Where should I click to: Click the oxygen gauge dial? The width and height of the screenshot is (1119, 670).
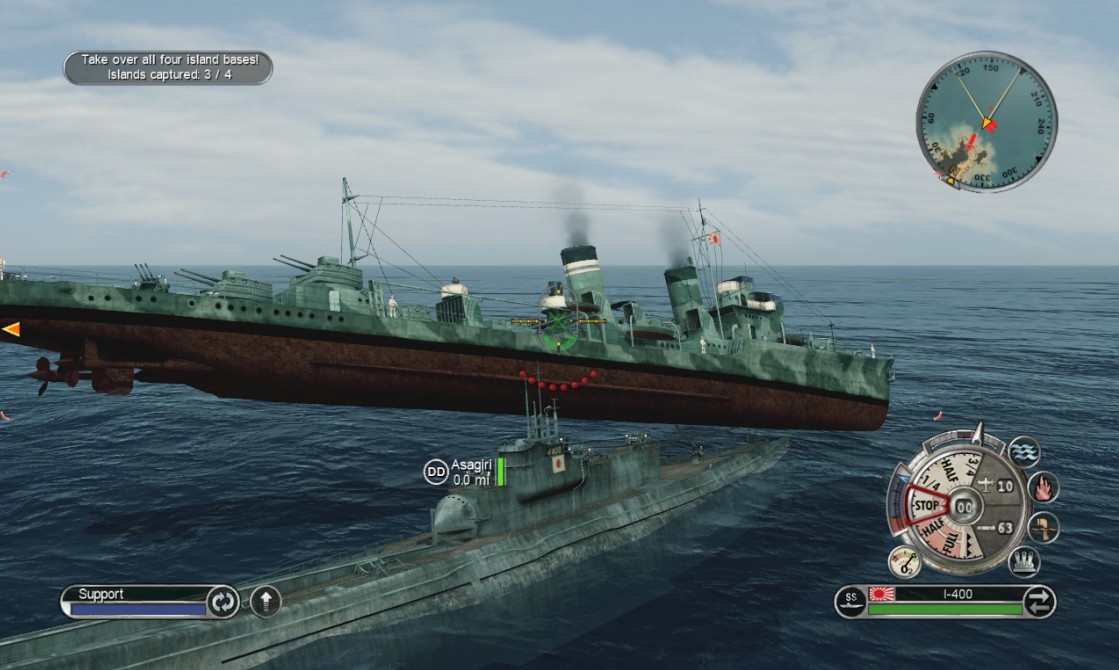tap(904, 562)
